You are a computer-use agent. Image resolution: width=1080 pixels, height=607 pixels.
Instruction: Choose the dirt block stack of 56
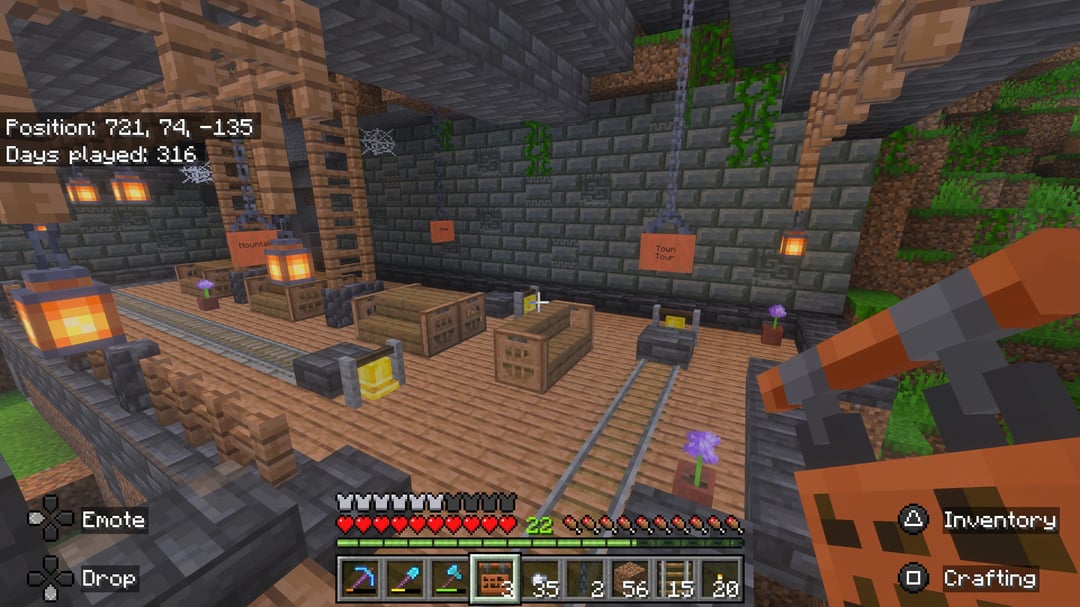pyautogui.click(x=630, y=579)
